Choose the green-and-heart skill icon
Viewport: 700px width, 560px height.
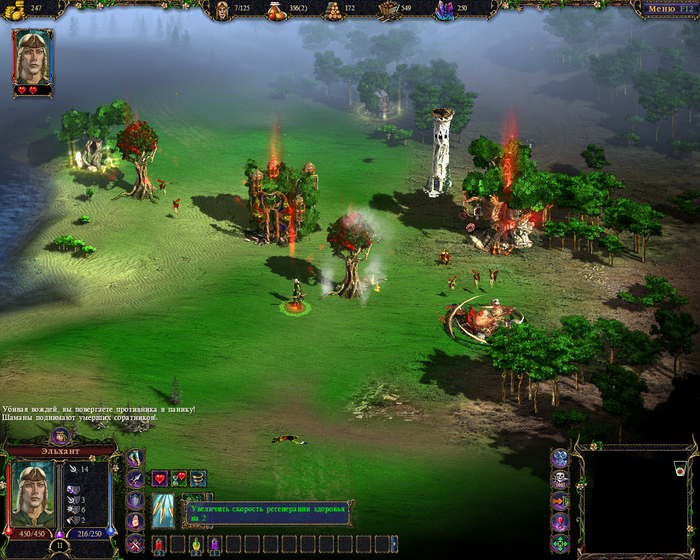tap(179, 478)
